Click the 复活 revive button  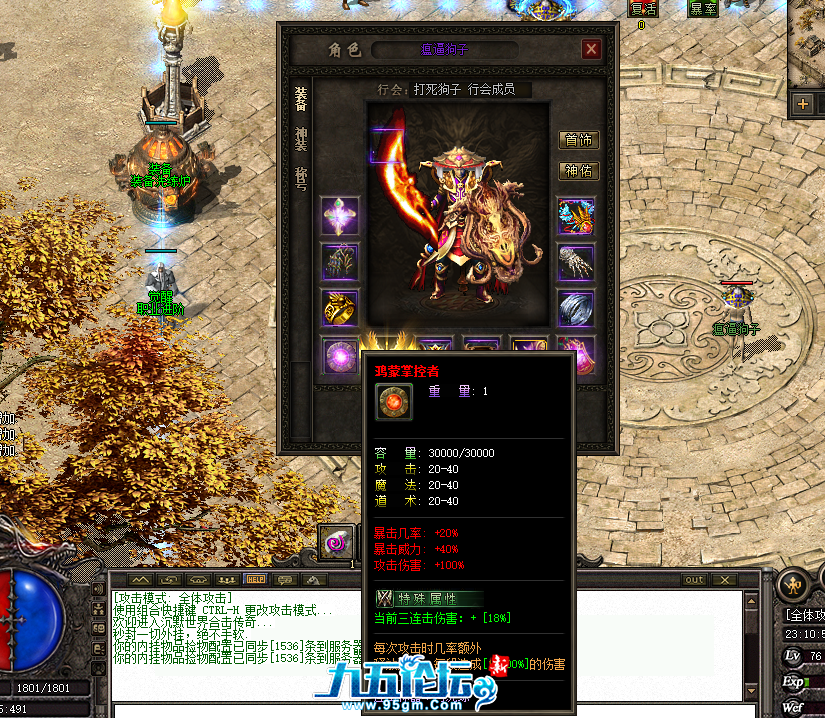click(643, 8)
